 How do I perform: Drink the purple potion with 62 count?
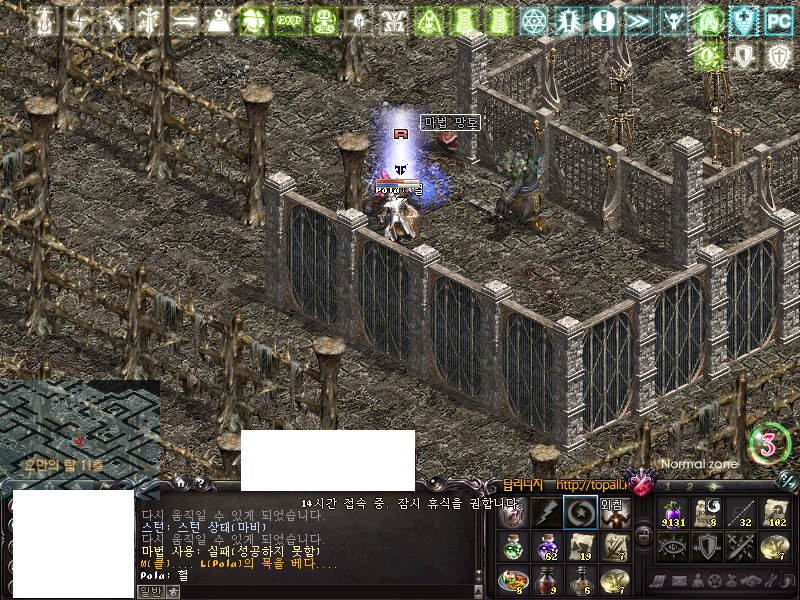coord(546,547)
